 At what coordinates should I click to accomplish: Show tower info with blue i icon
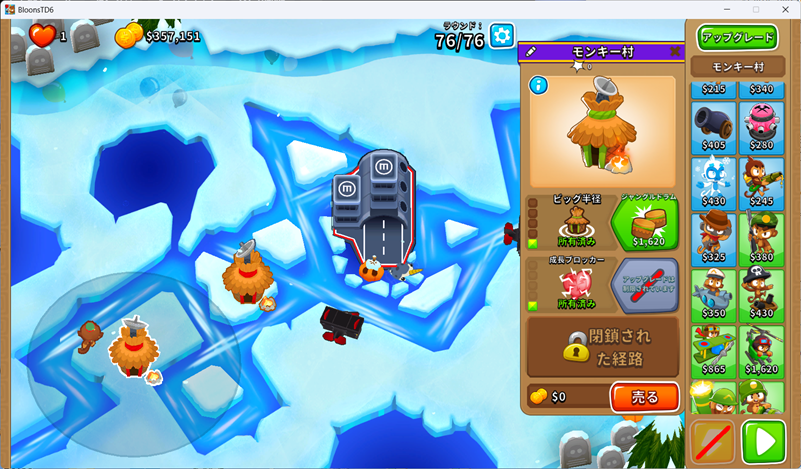pyautogui.click(x=540, y=85)
